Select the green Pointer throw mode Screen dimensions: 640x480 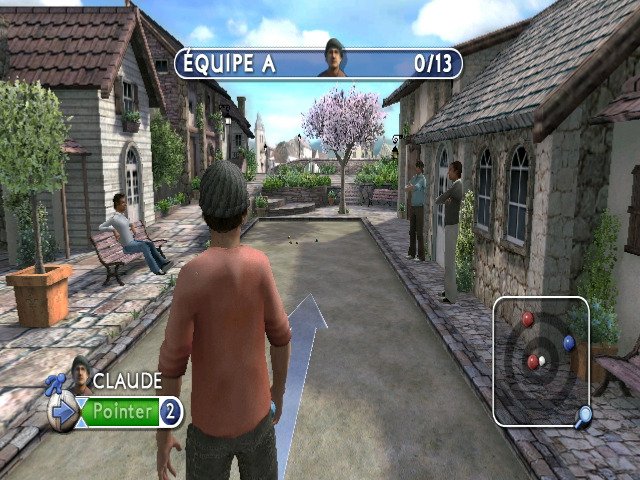coord(123,411)
